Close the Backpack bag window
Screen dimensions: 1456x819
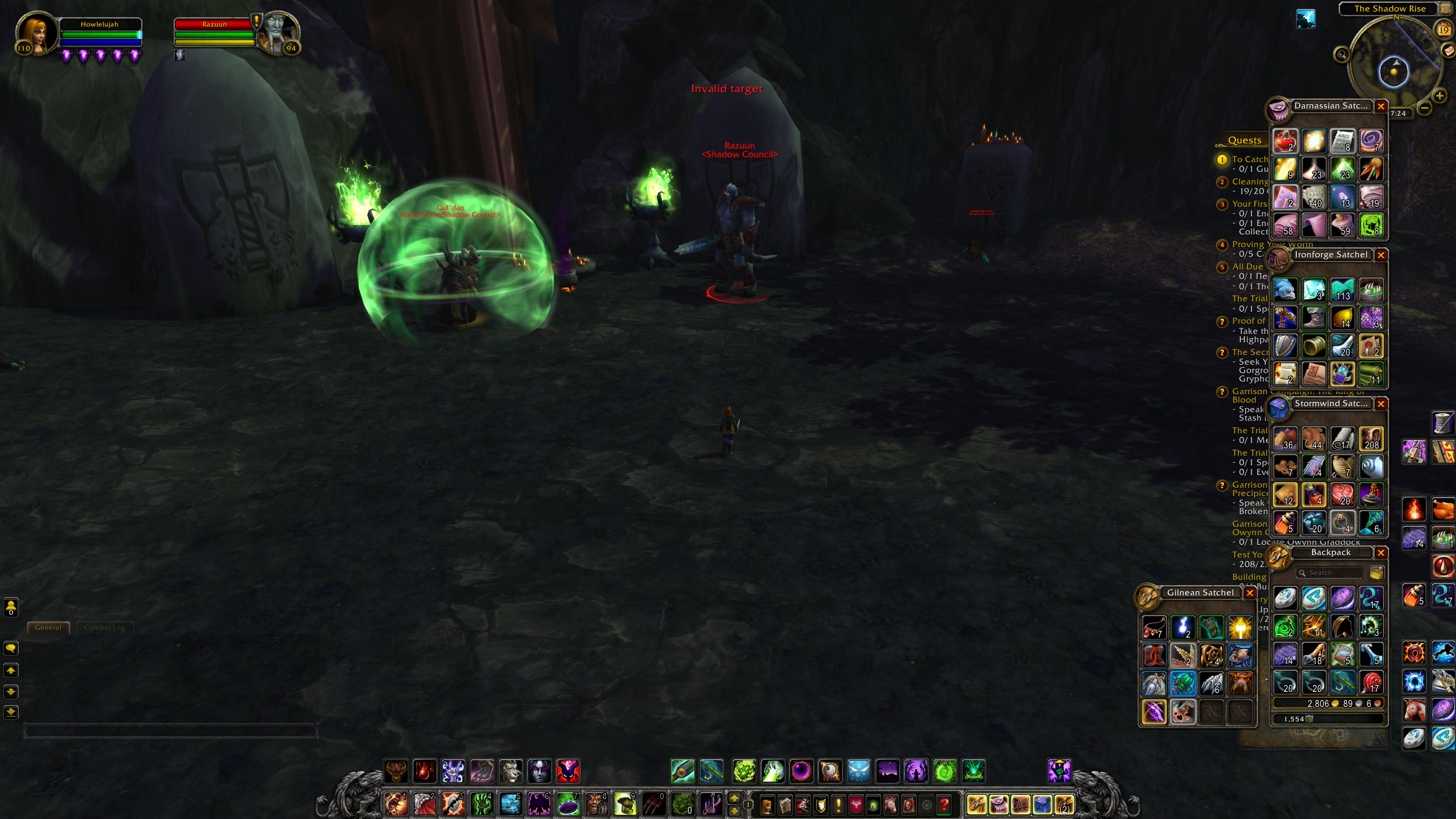pos(1381,553)
